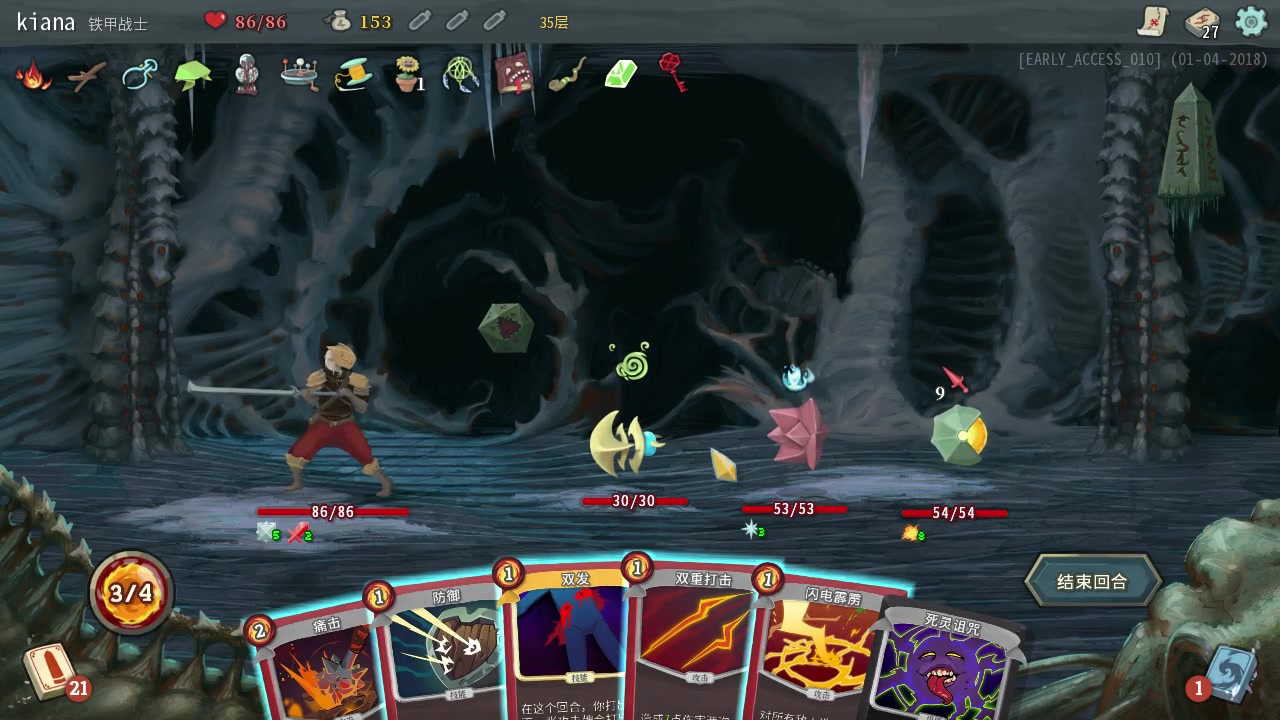Select the purple 死灵诅咒 curse card
Screen dimensions: 1280x720
pyautogui.click(x=945, y=665)
